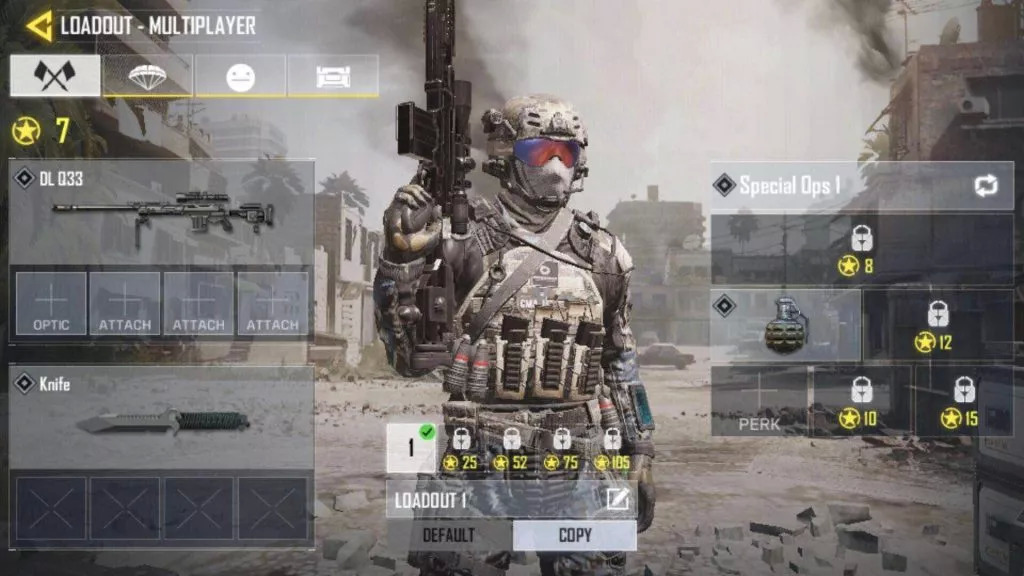The image size is (1024, 576).
Task: Add an optic to the DL Q33
Action: (51, 304)
